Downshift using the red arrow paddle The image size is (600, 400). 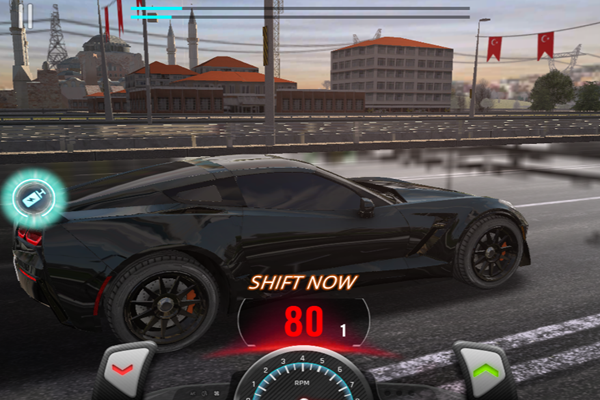coord(122,371)
